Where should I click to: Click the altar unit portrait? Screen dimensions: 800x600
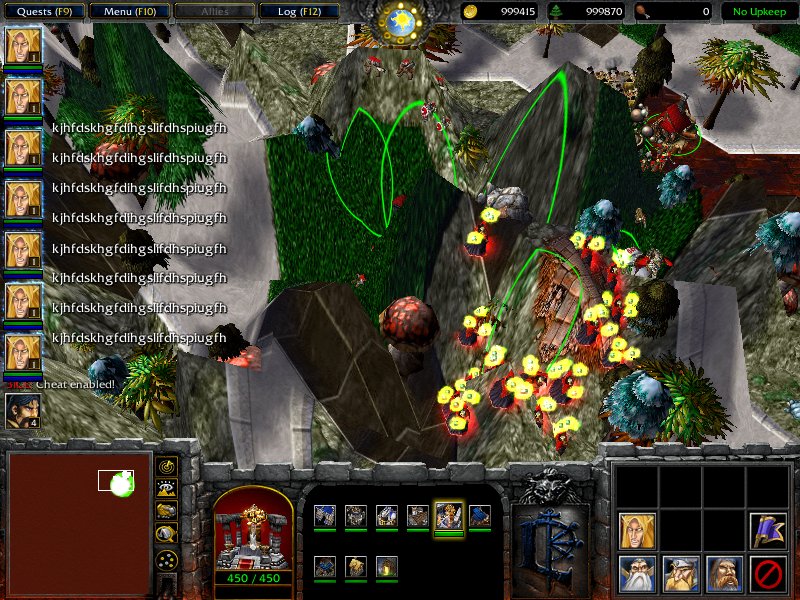253,528
